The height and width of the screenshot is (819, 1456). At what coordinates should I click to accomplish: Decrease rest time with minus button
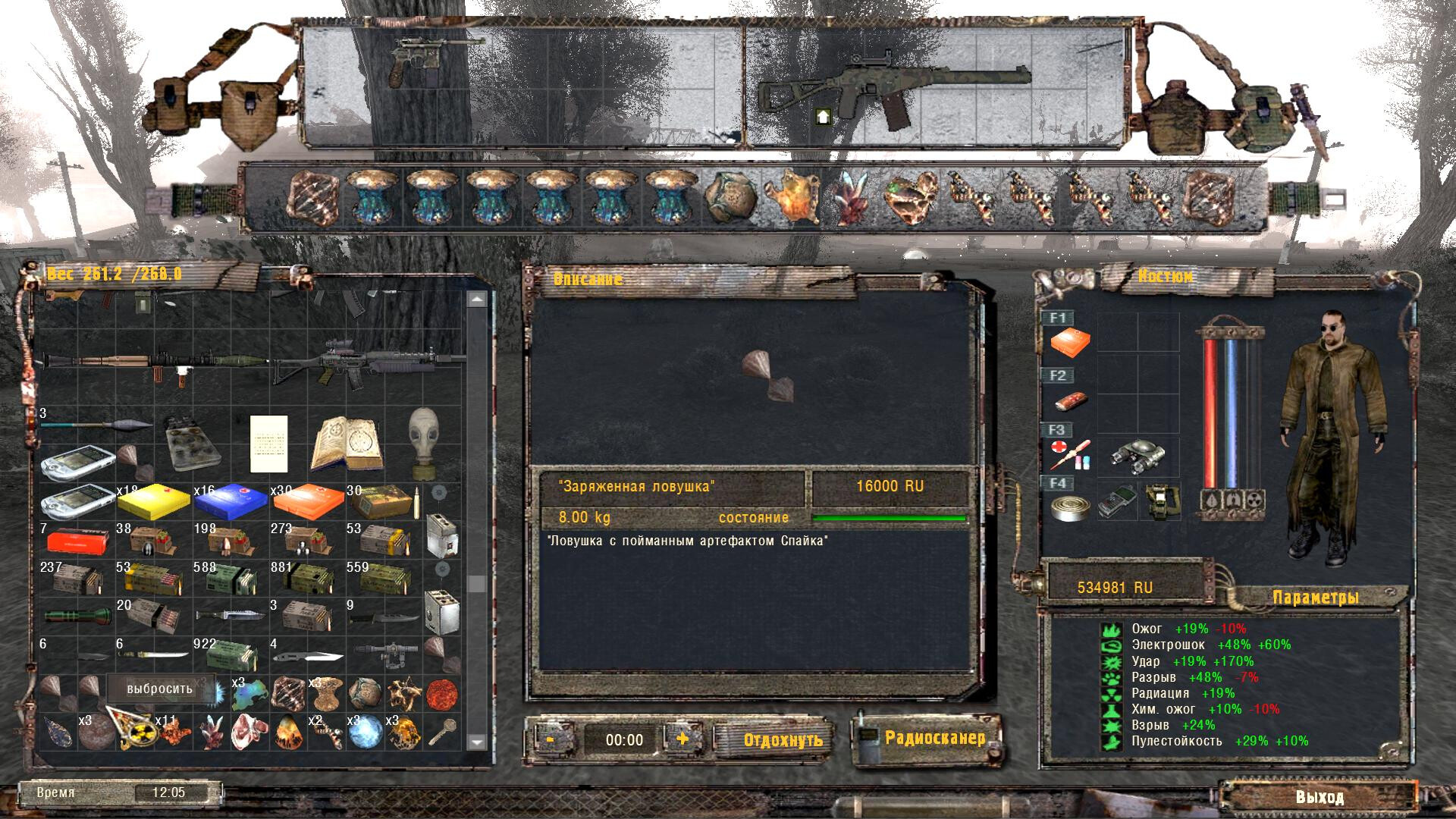pyautogui.click(x=551, y=738)
